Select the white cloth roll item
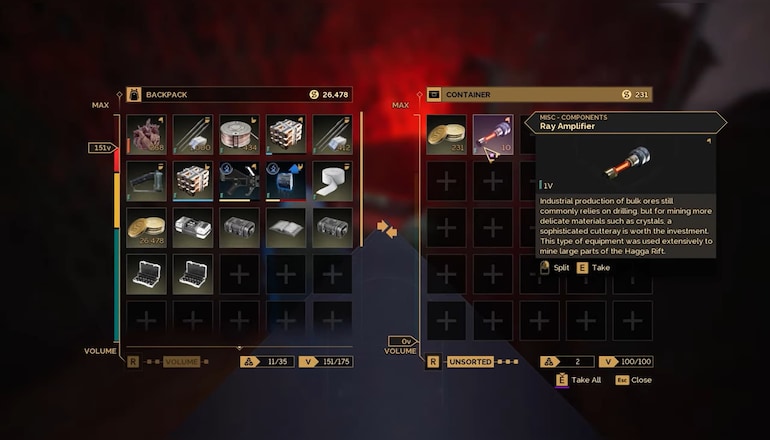Viewport: 770px width, 440px height. tap(331, 182)
